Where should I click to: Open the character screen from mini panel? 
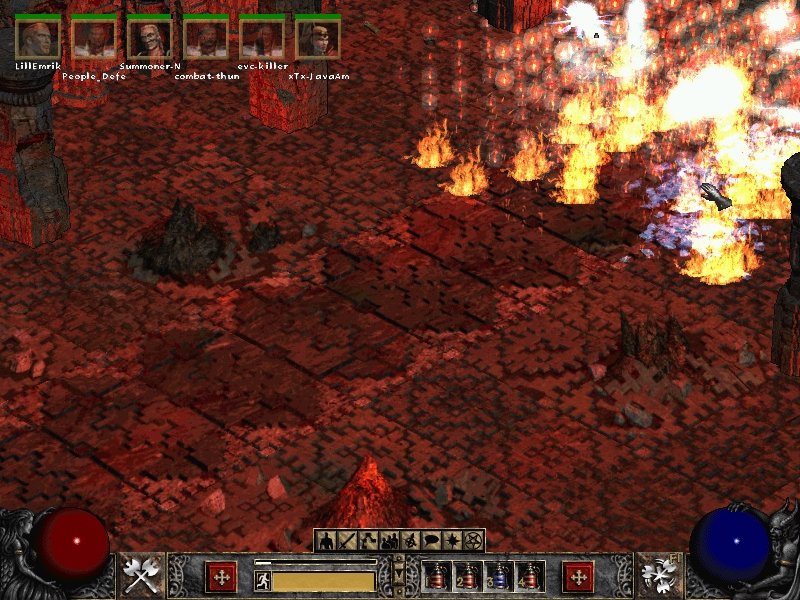pyautogui.click(x=326, y=541)
